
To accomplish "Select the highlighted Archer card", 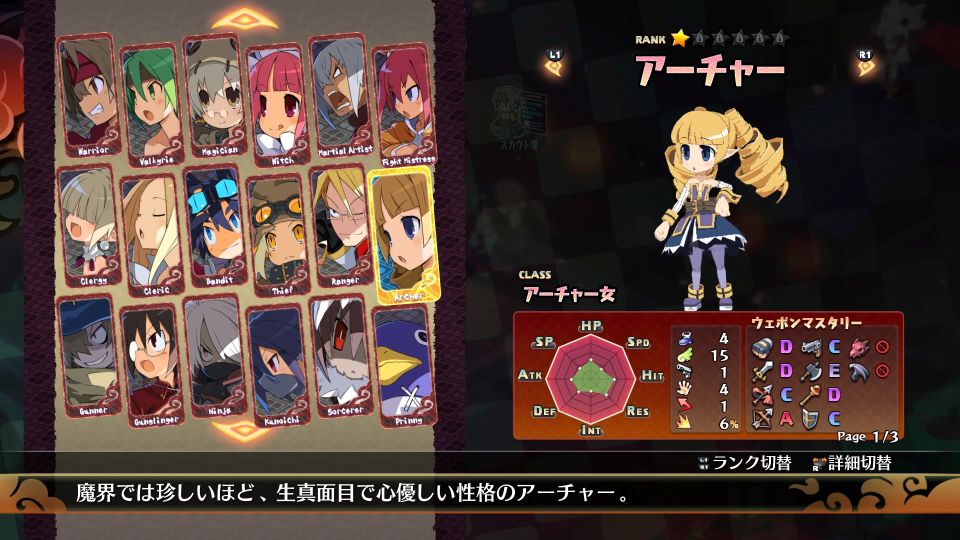I will coord(402,233).
